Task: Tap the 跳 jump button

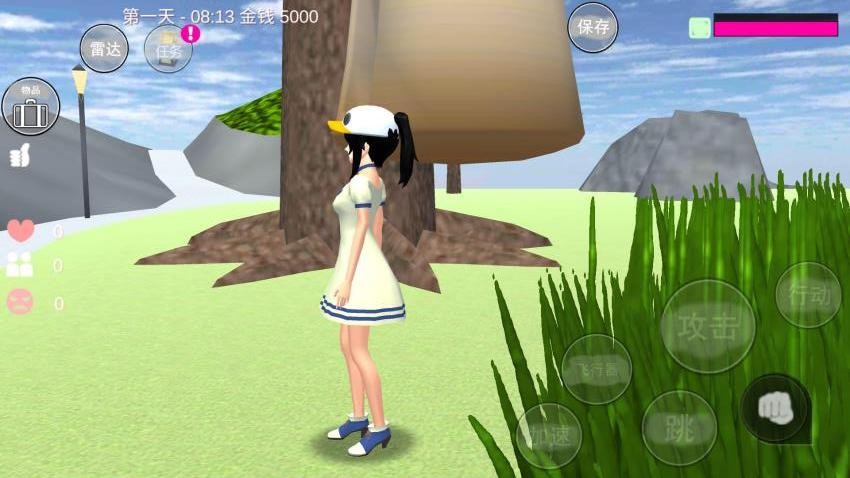Action: point(679,428)
